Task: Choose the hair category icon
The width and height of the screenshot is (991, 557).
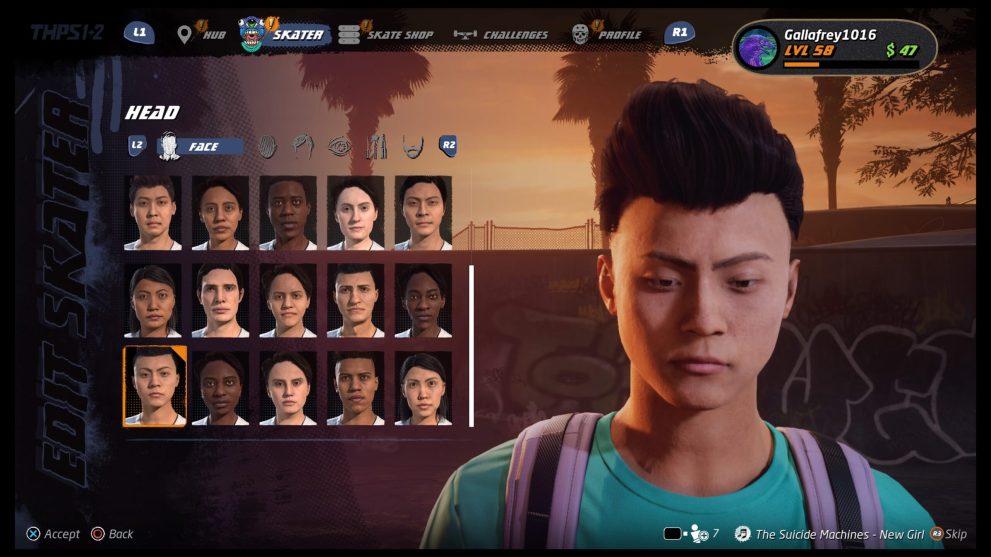Action: [303, 147]
